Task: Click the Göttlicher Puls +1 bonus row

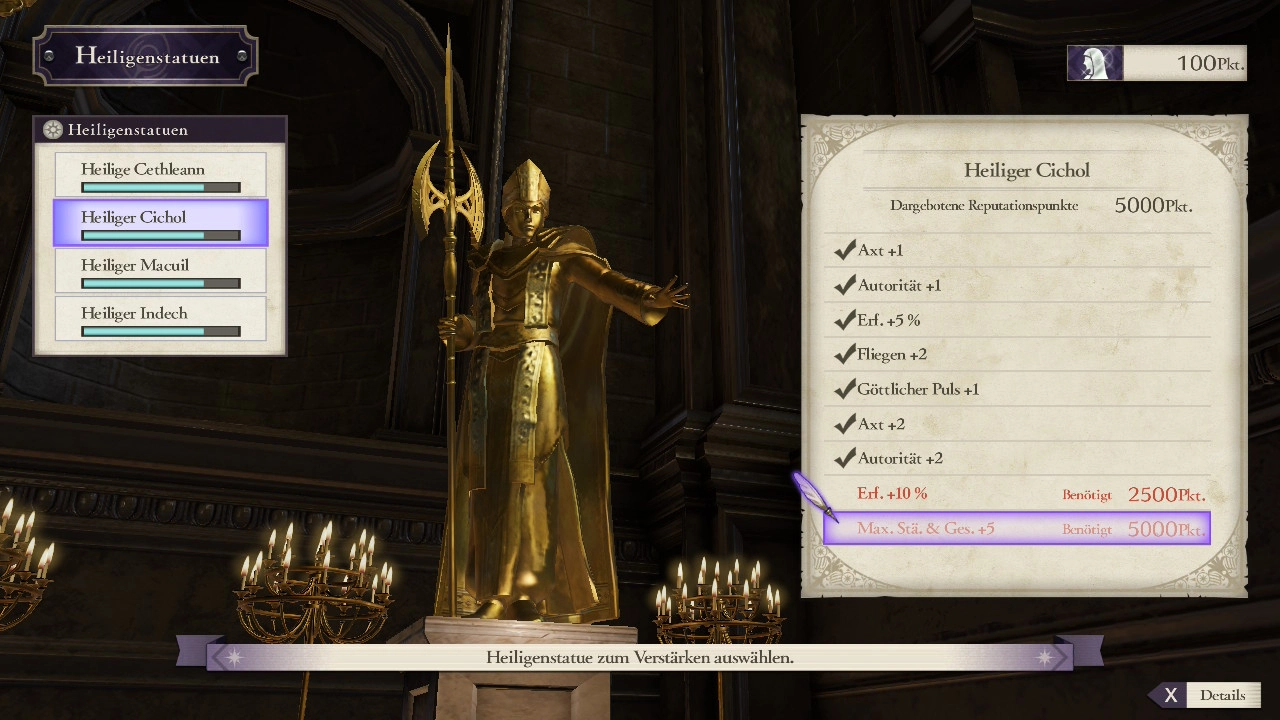Action: (x=1017, y=389)
